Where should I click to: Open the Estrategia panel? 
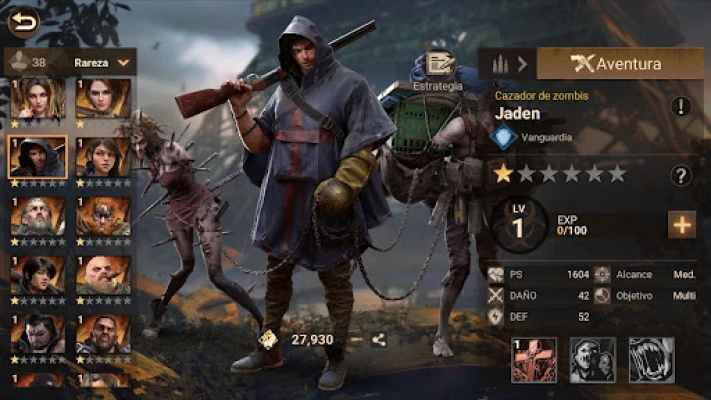(x=438, y=70)
